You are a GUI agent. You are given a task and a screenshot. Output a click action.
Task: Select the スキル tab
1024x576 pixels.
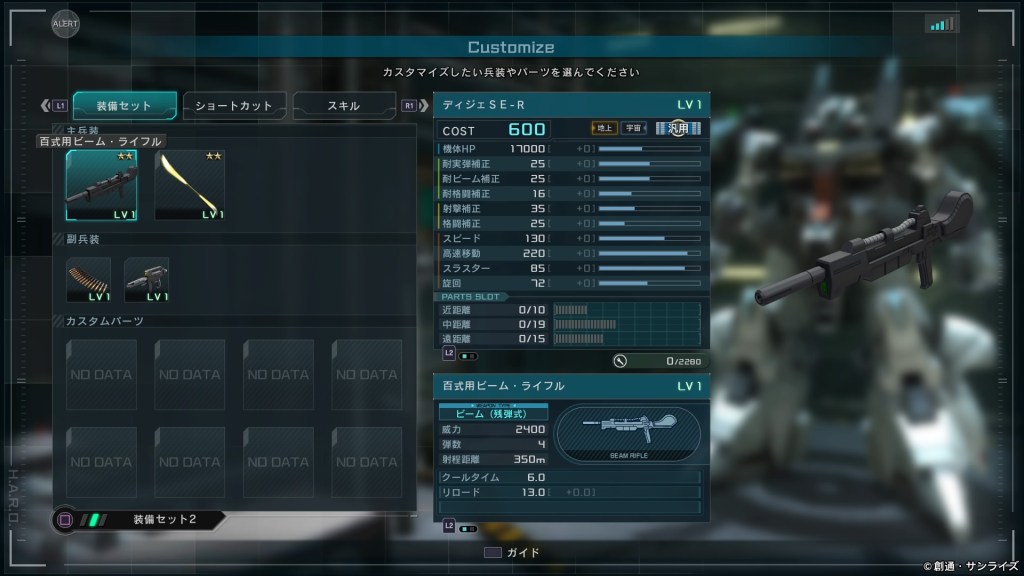point(343,105)
